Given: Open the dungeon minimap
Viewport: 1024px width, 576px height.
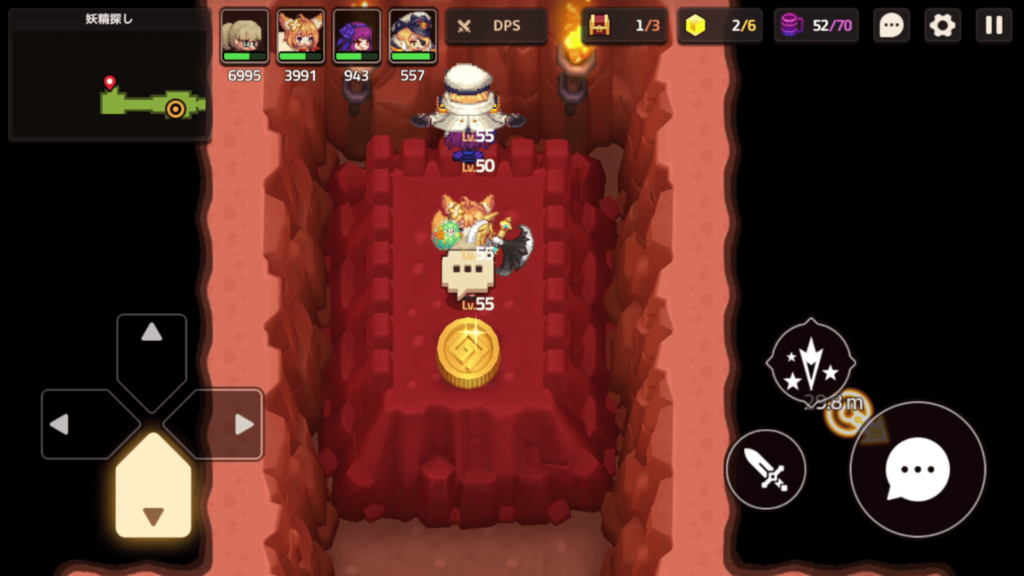Looking at the screenshot, I should [109, 76].
